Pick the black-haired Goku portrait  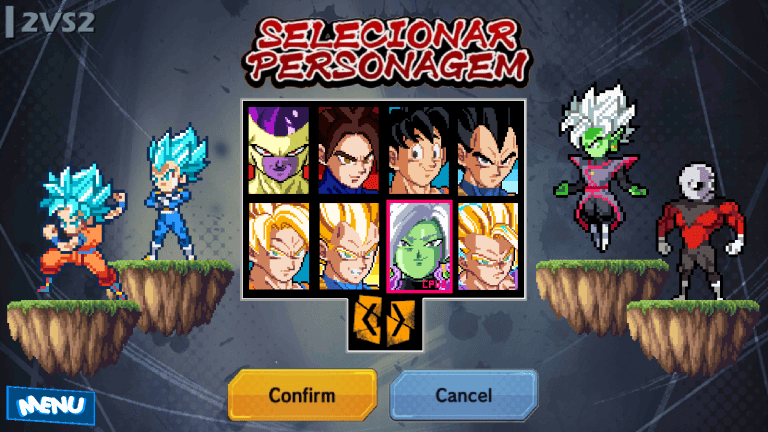tap(419, 150)
